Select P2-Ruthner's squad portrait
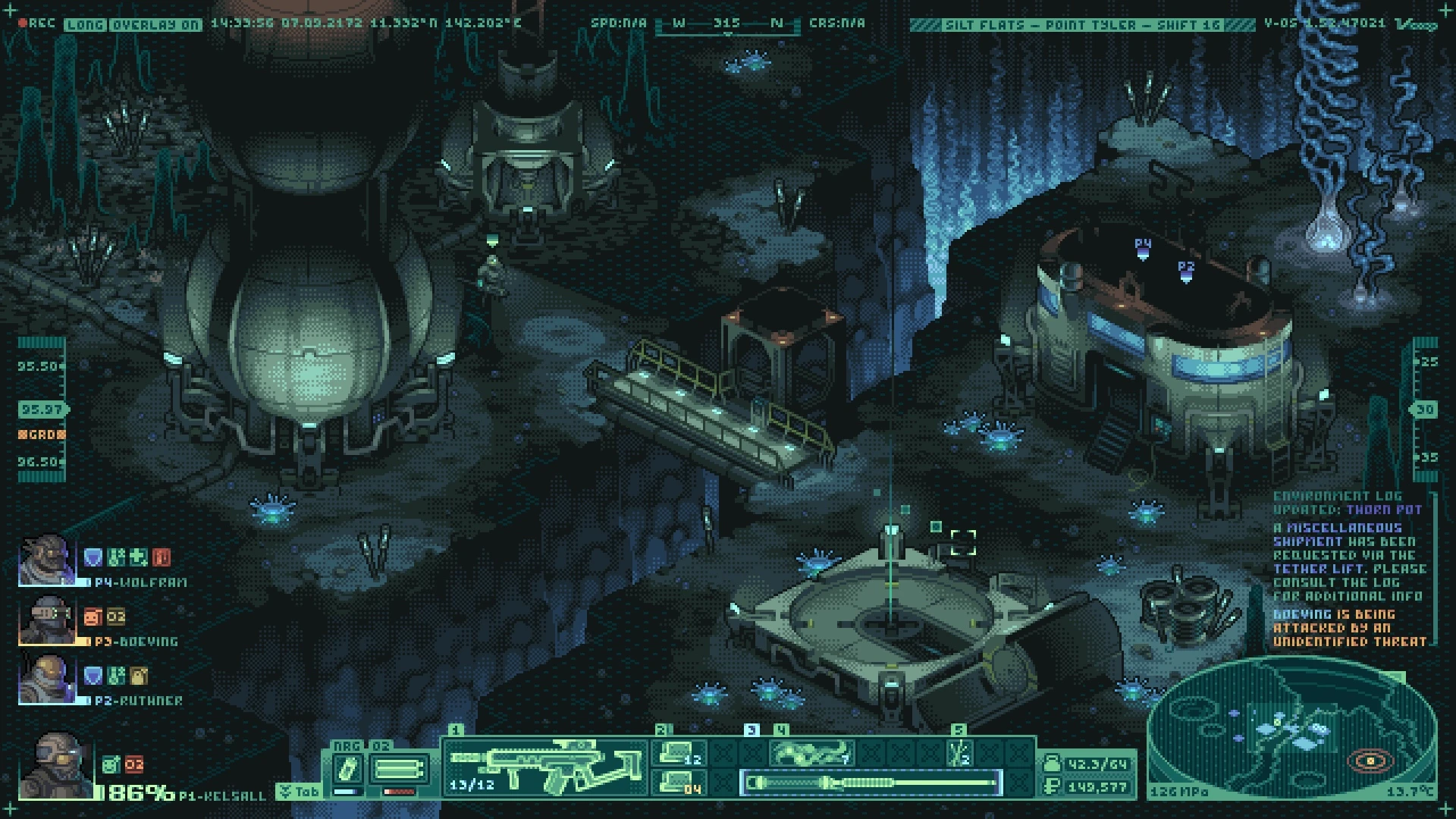Image resolution: width=1456 pixels, height=819 pixels. (47, 679)
